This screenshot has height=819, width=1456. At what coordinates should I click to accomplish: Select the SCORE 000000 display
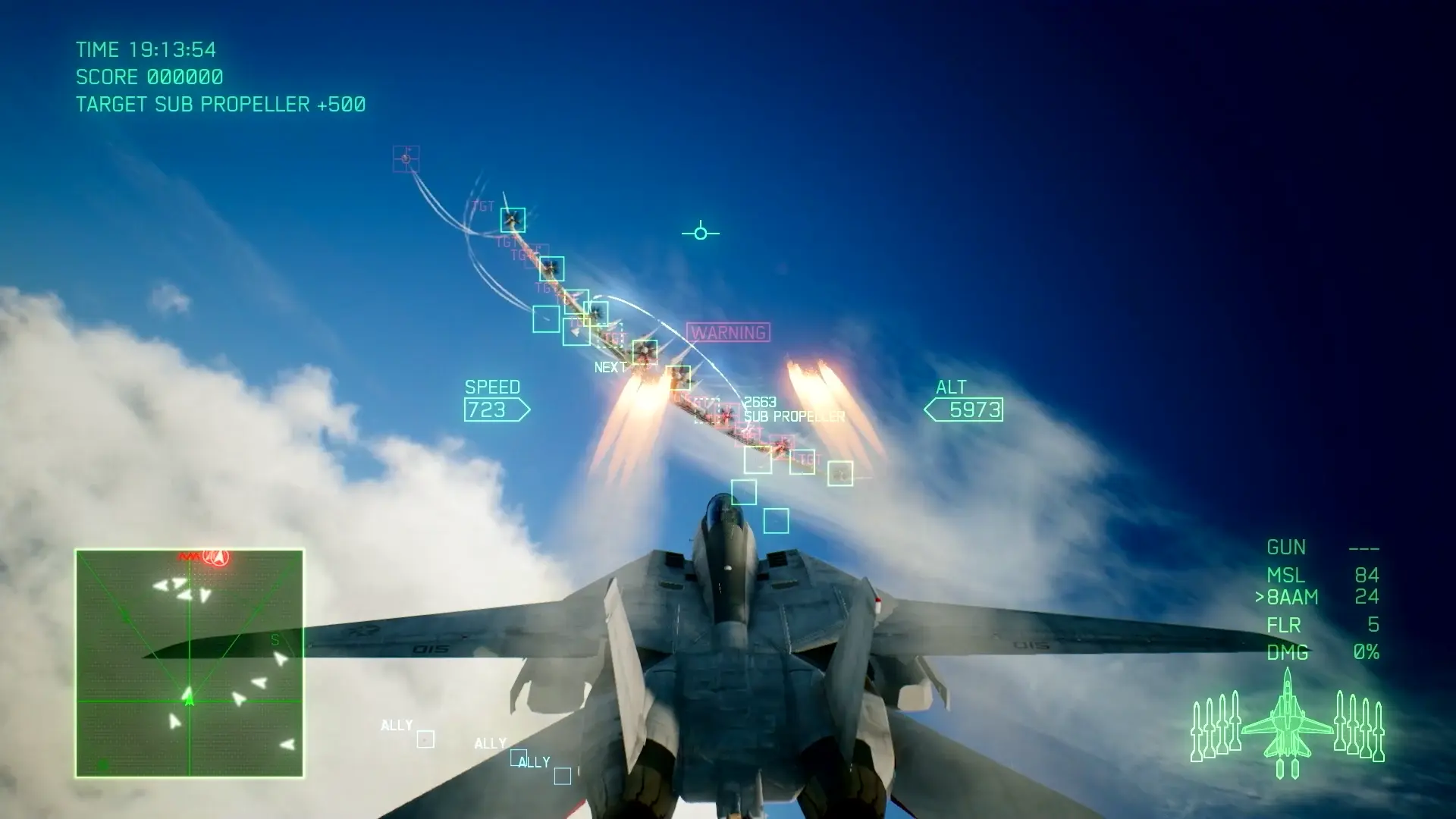click(x=149, y=77)
